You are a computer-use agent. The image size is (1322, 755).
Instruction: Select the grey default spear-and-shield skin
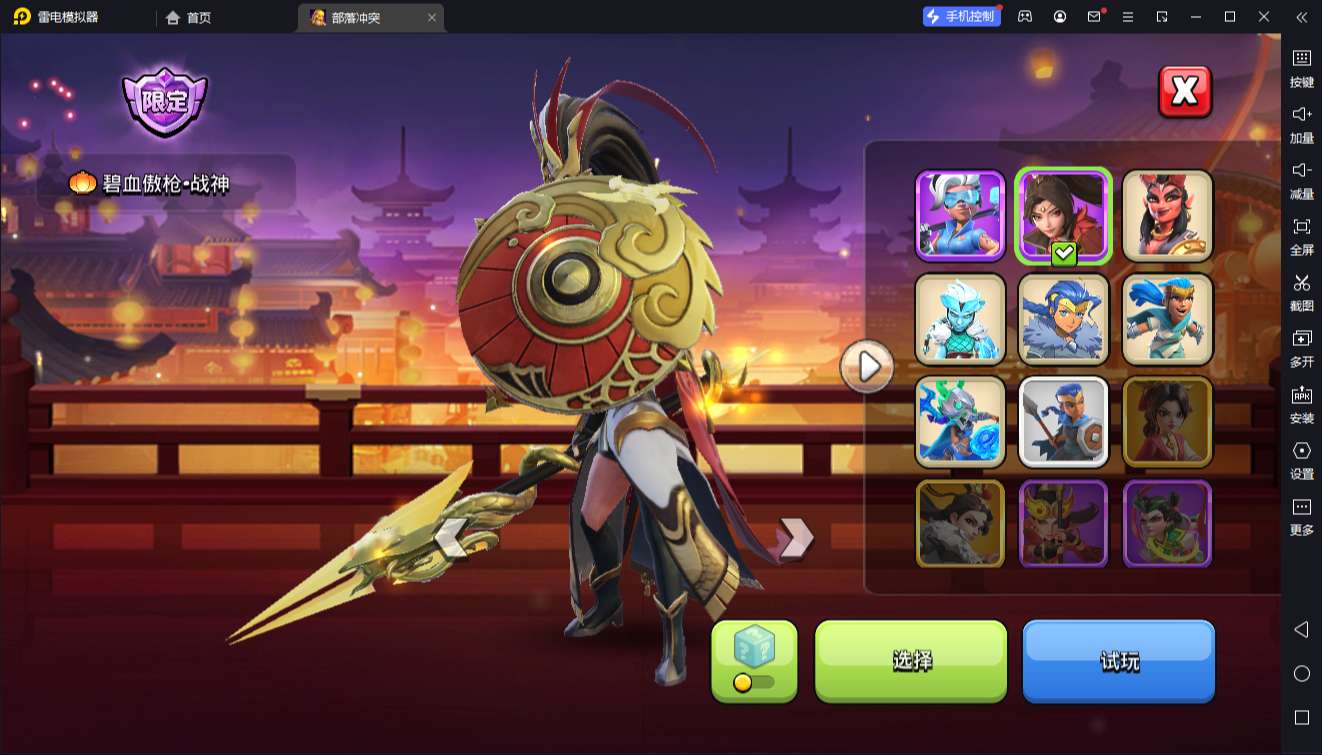(x=1063, y=422)
